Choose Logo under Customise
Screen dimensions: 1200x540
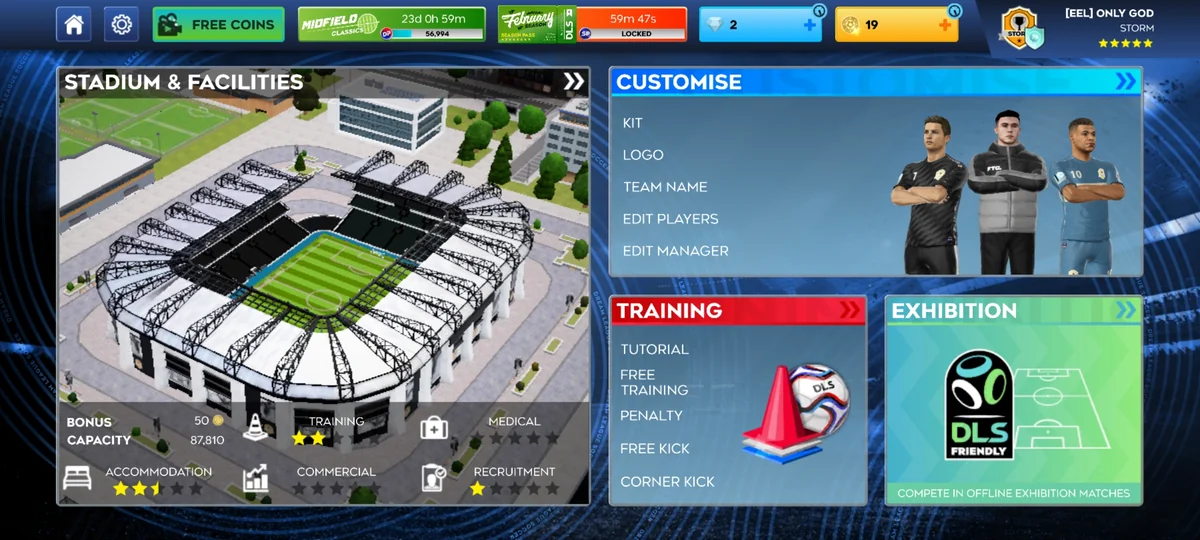pyautogui.click(x=643, y=155)
